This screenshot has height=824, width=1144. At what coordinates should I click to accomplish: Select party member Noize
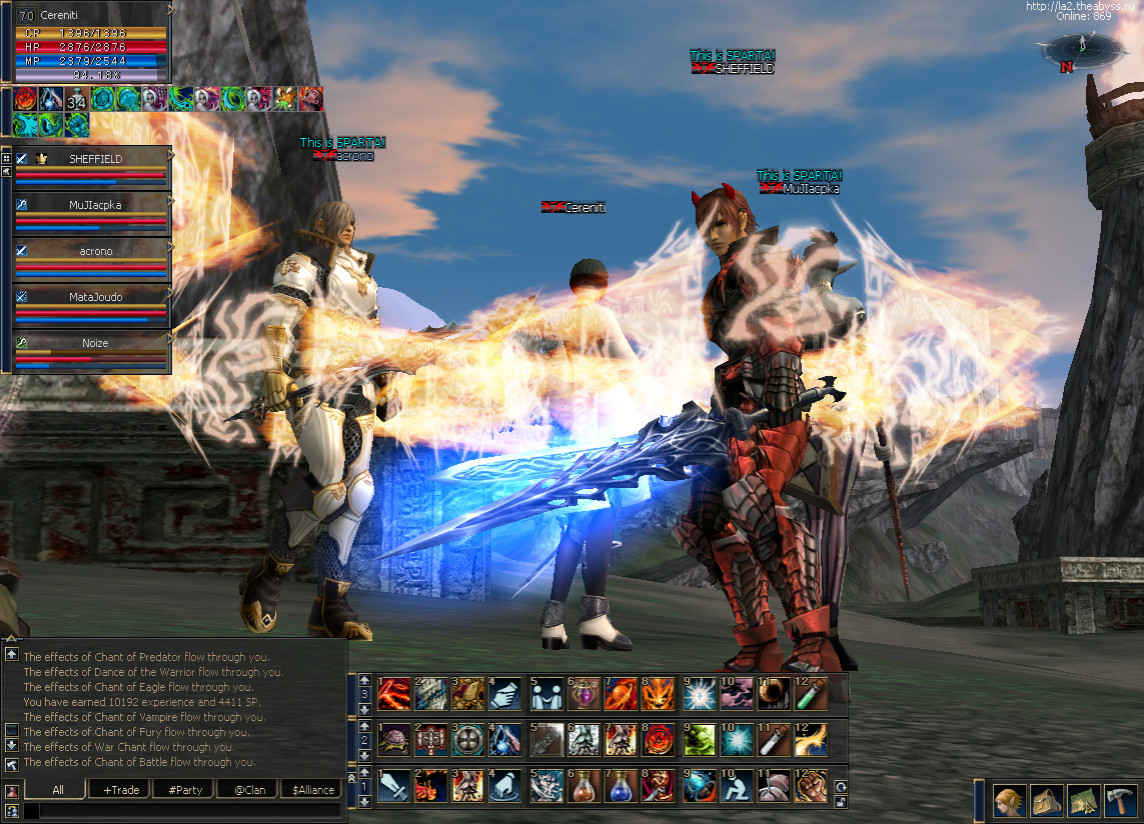pos(95,343)
